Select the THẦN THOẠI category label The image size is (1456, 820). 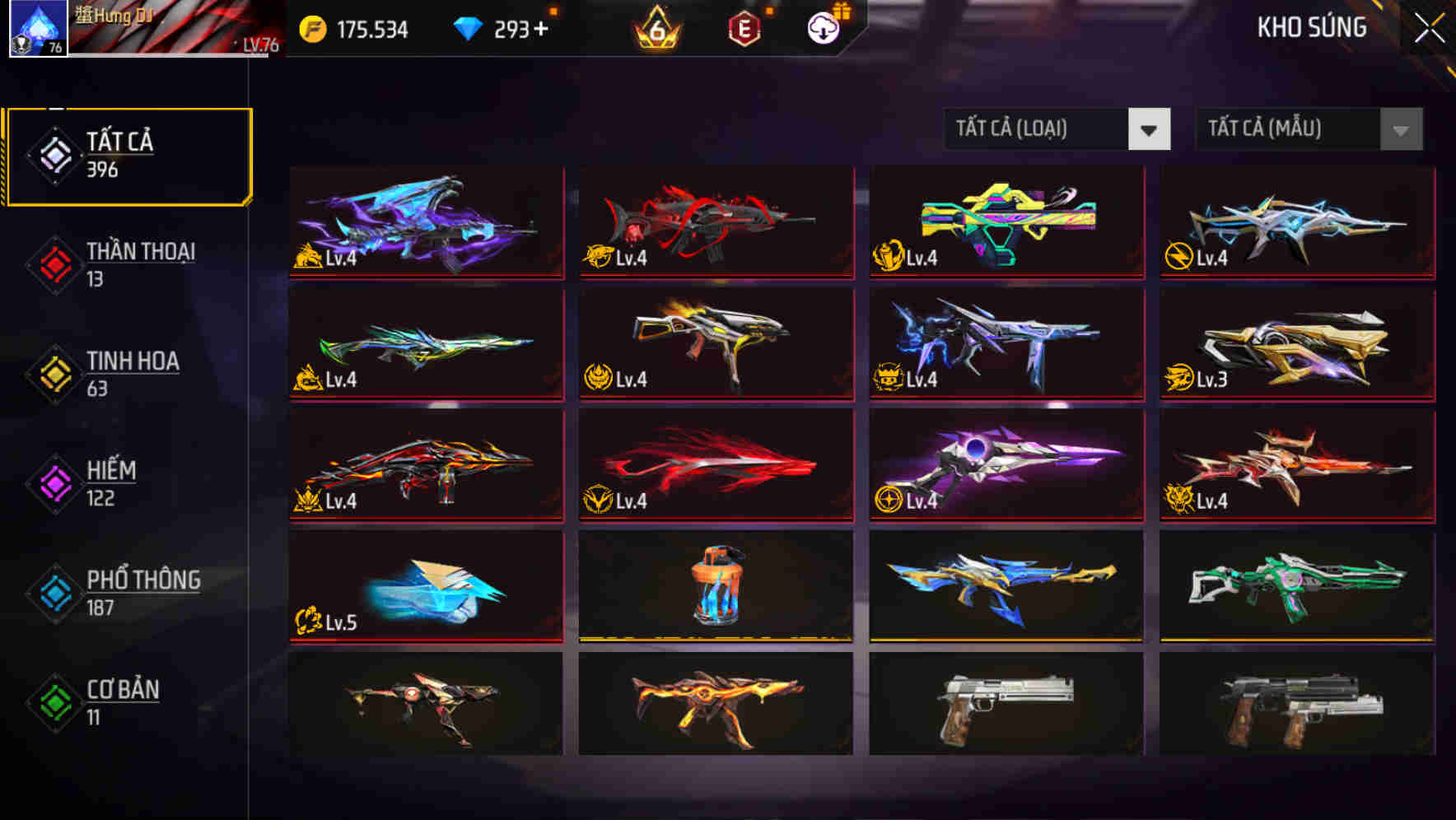[140, 253]
